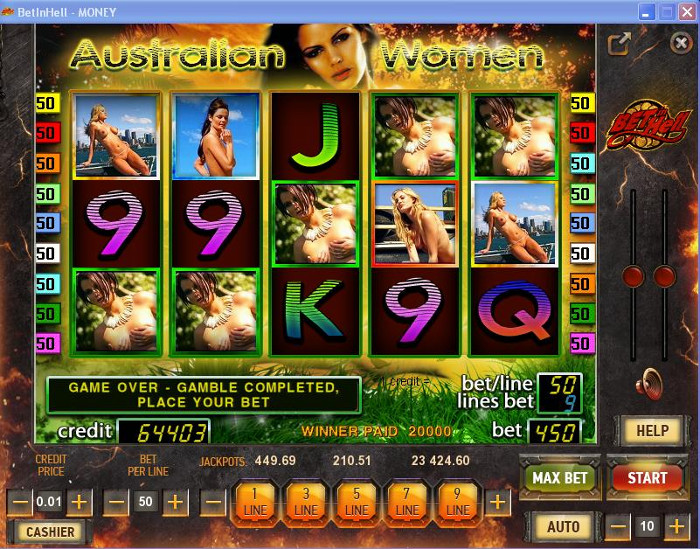
Task: Click the pop-out window arrow icon
Action: click(x=620, y=44)
